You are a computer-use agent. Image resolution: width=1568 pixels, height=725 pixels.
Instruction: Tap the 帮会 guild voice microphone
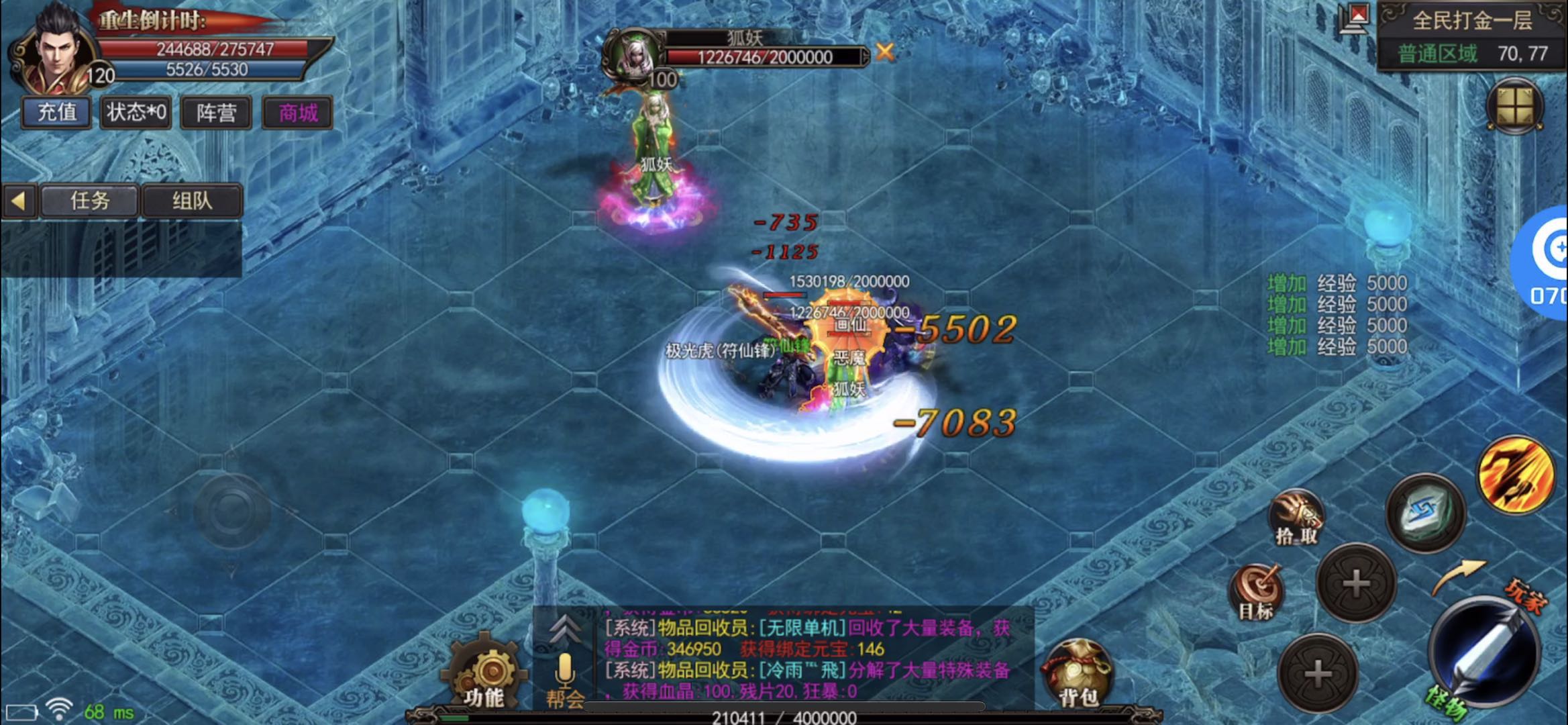pyautogui.click(x=564, y=678)
